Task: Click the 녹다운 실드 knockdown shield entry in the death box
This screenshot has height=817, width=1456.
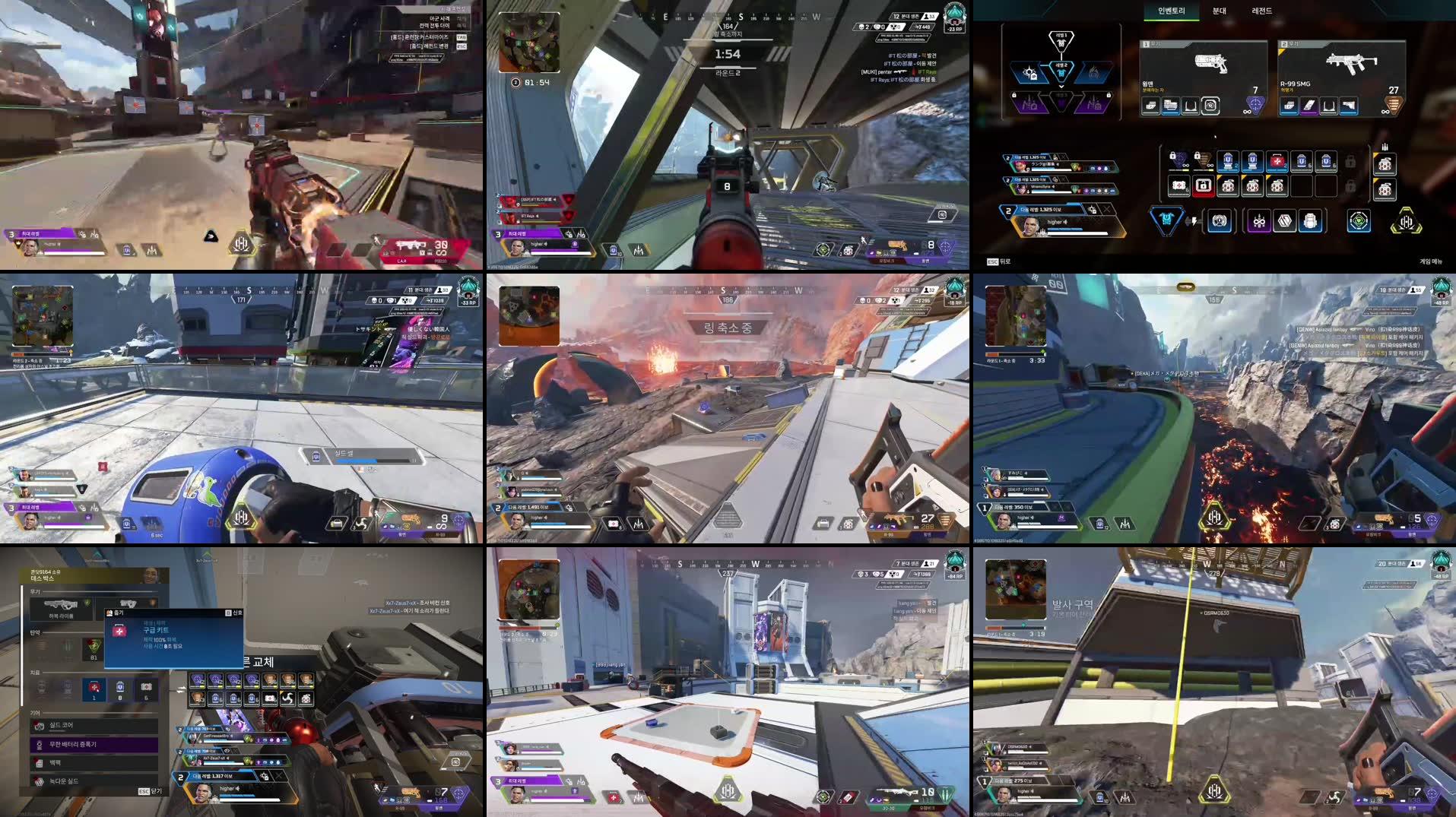Action: pos(64,781)
